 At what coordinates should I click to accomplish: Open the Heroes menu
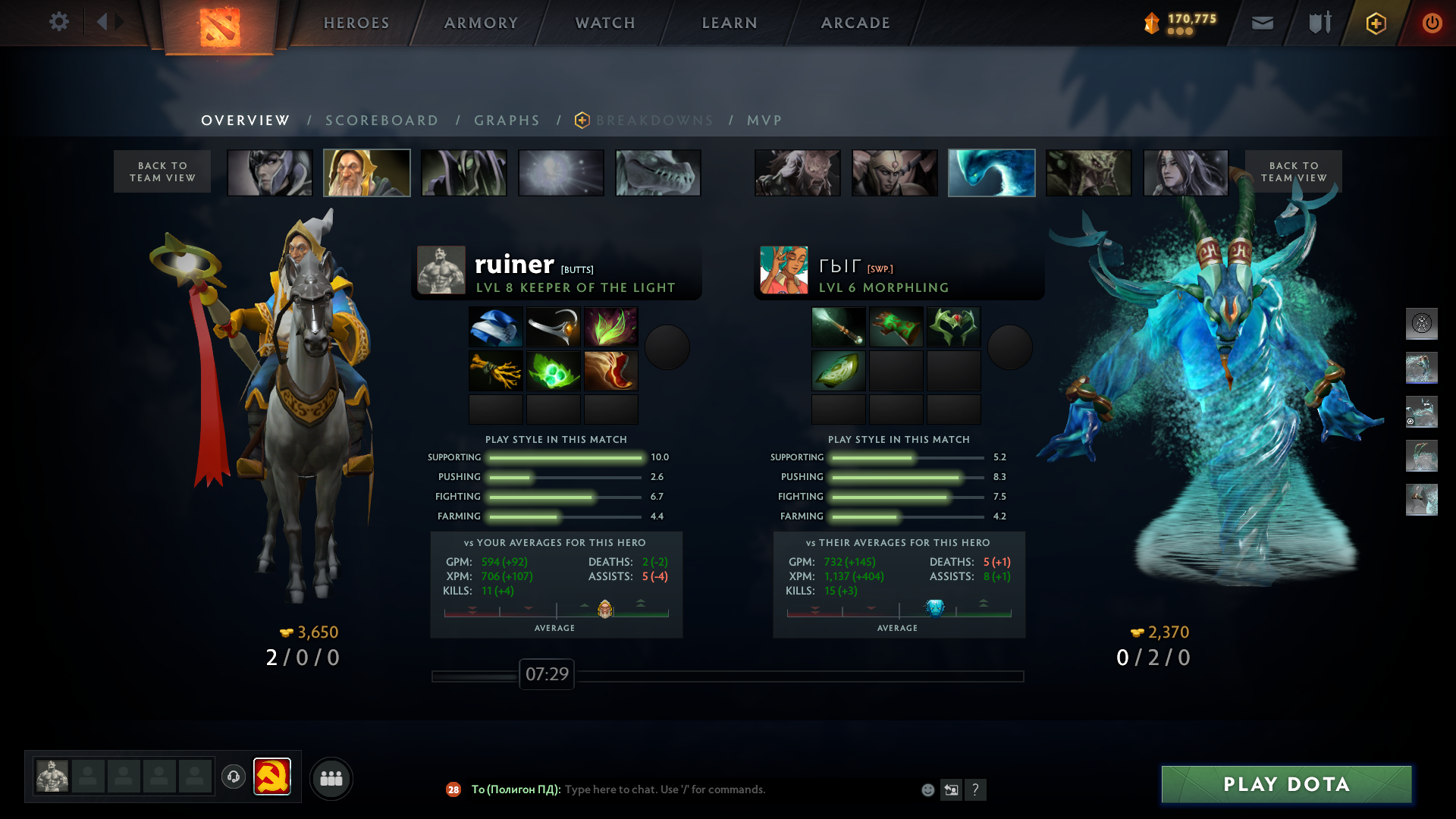pyautogui.click(x=356, y=23)
